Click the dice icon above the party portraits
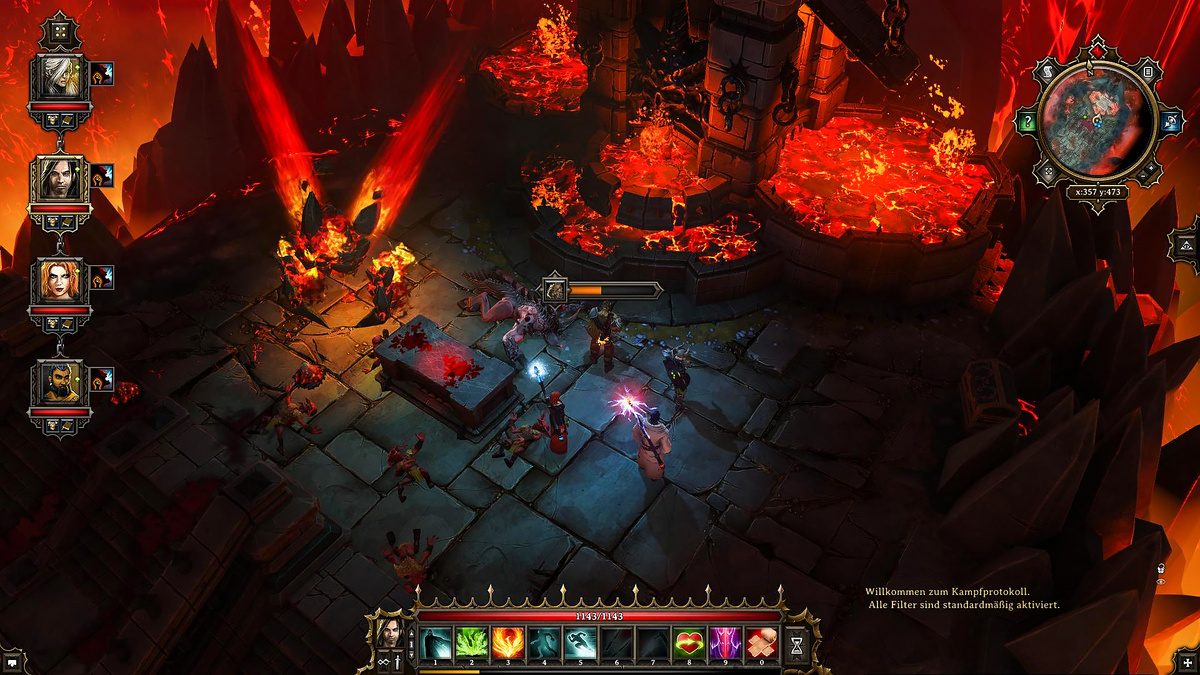 click(x=60, y=32)
